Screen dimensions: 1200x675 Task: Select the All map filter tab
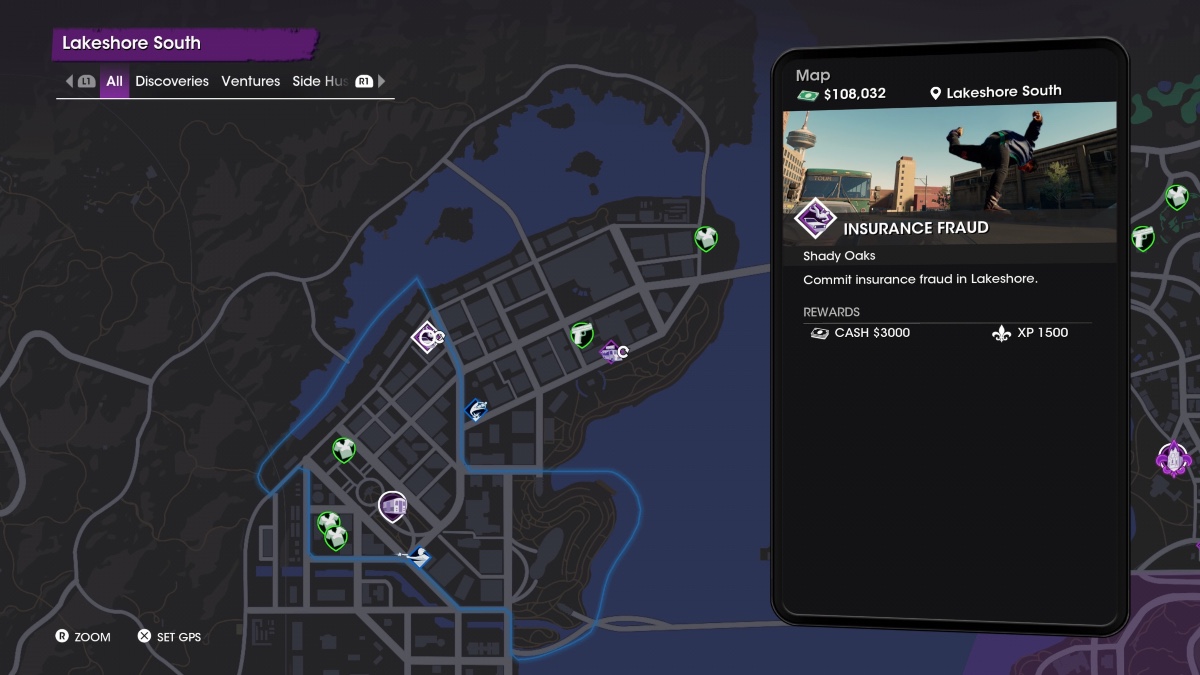[115, 81]
